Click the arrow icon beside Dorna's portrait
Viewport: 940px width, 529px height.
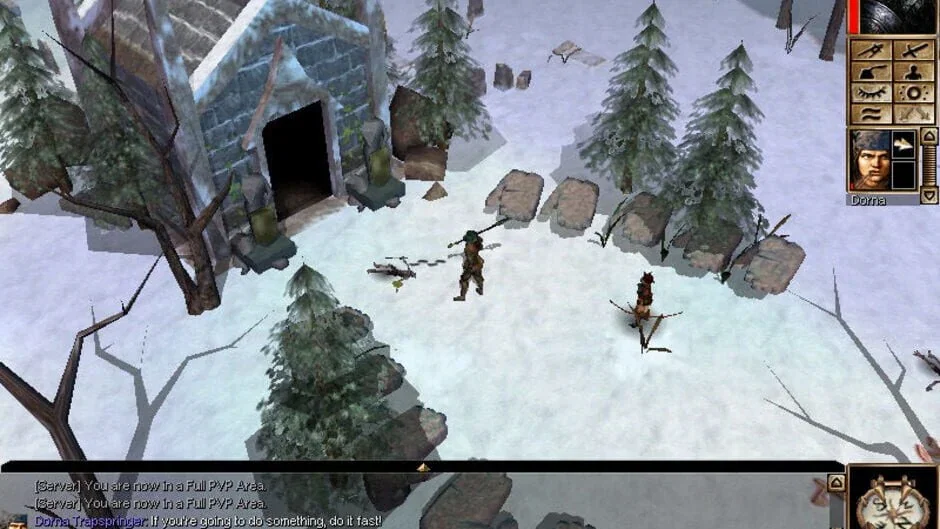(903, 146)
